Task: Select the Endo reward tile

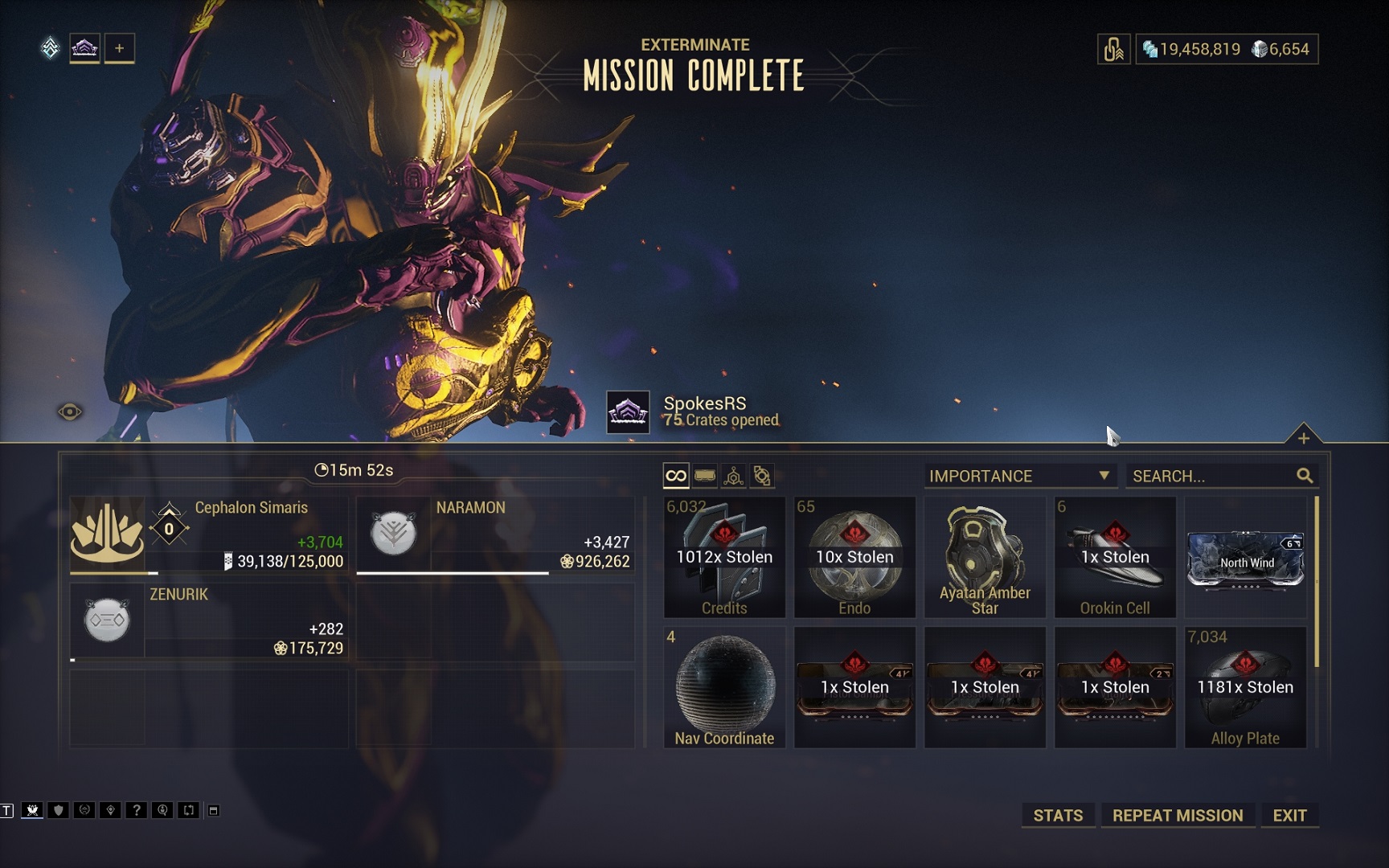Action: [x=854, y=557]
